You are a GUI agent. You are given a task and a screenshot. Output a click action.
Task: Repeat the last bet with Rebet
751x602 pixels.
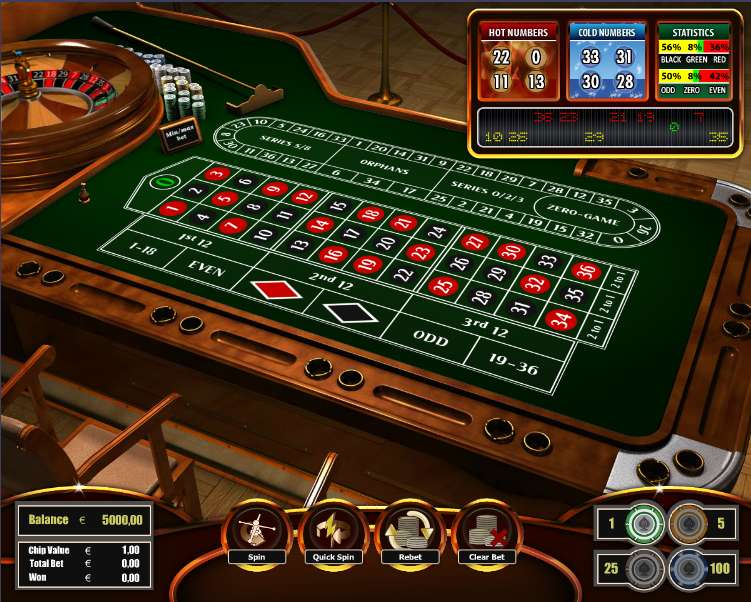point(410,529)
